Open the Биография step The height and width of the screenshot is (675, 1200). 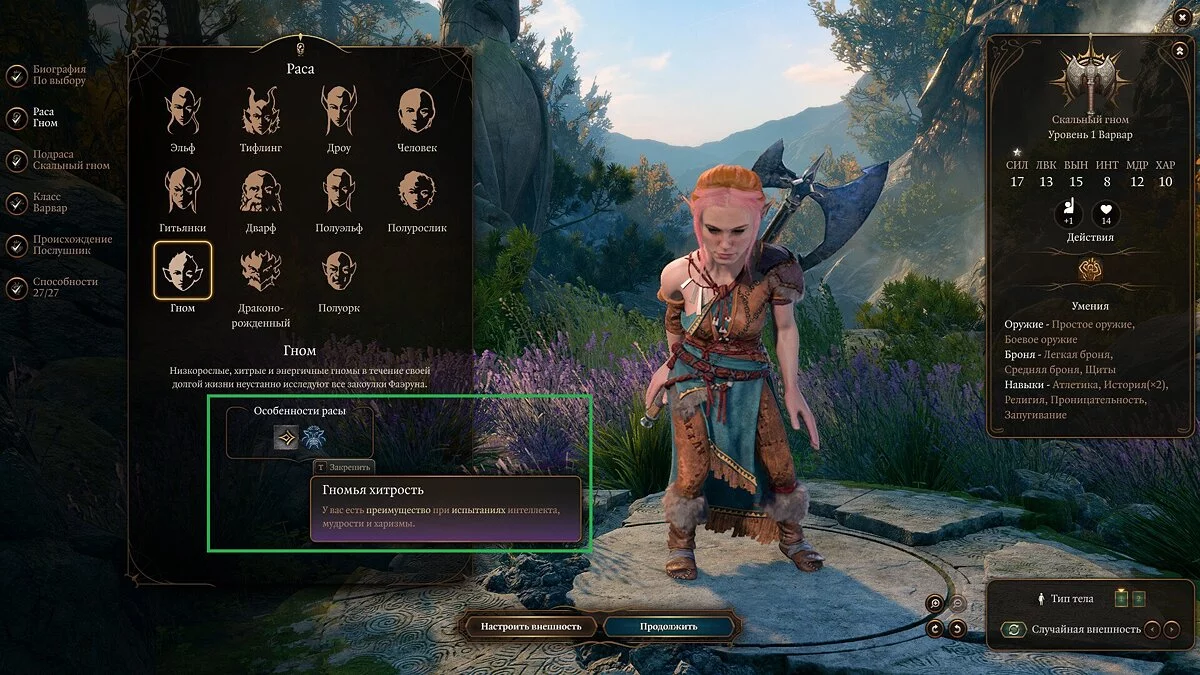click(x=17, y=75)
